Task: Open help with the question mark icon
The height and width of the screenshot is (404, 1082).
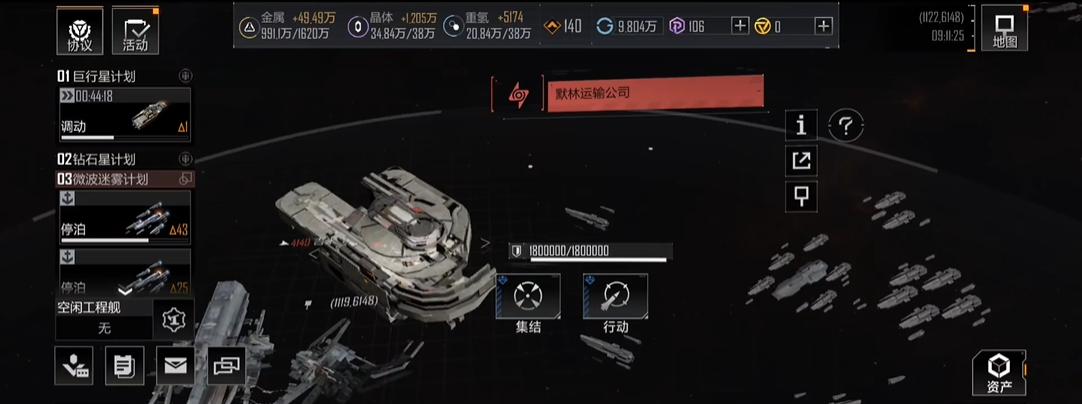Action: pyautogui.click(x=846, y=125)
